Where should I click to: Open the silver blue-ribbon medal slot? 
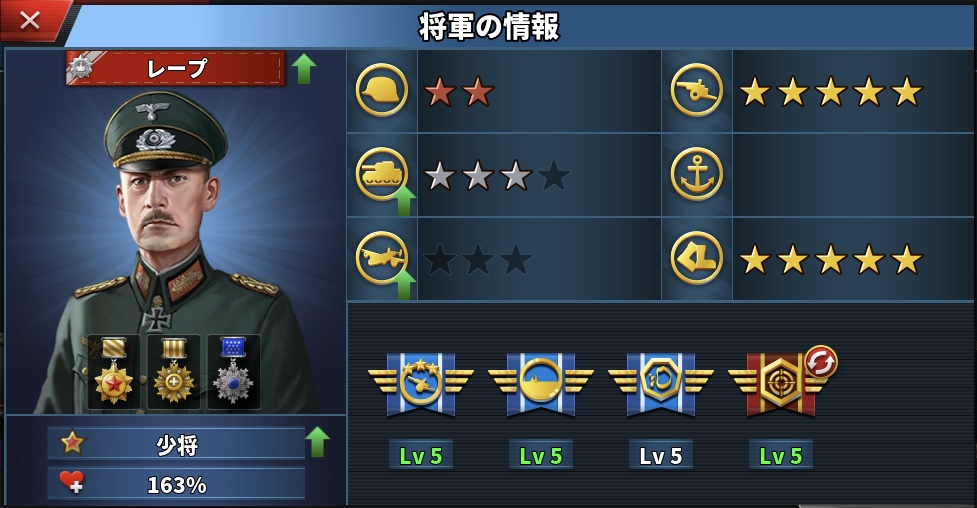point(234,372)
